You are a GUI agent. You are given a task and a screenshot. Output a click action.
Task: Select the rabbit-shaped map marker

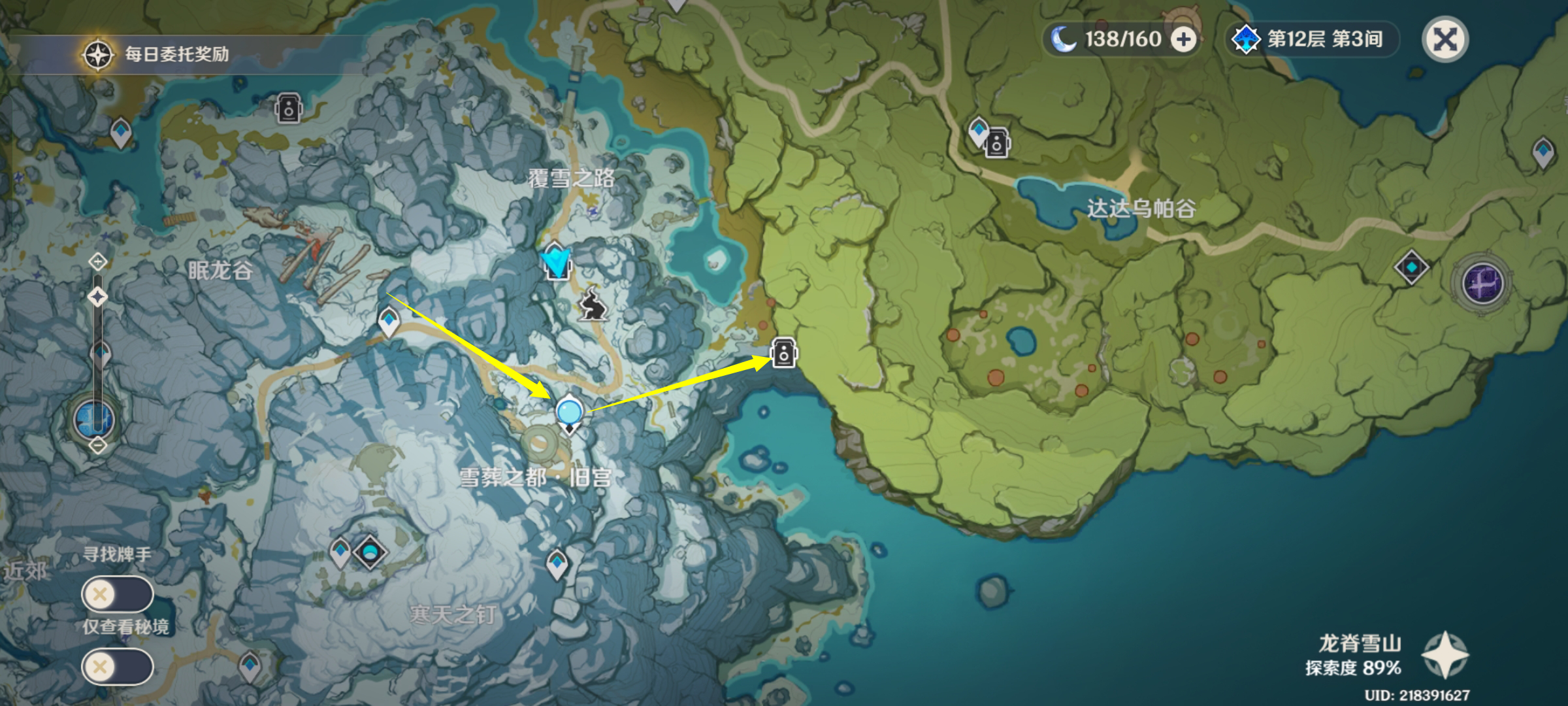click(593, 305)
